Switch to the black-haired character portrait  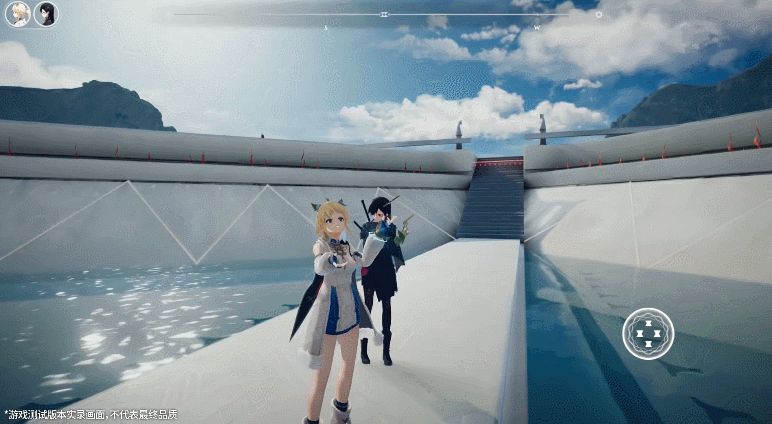46,14
